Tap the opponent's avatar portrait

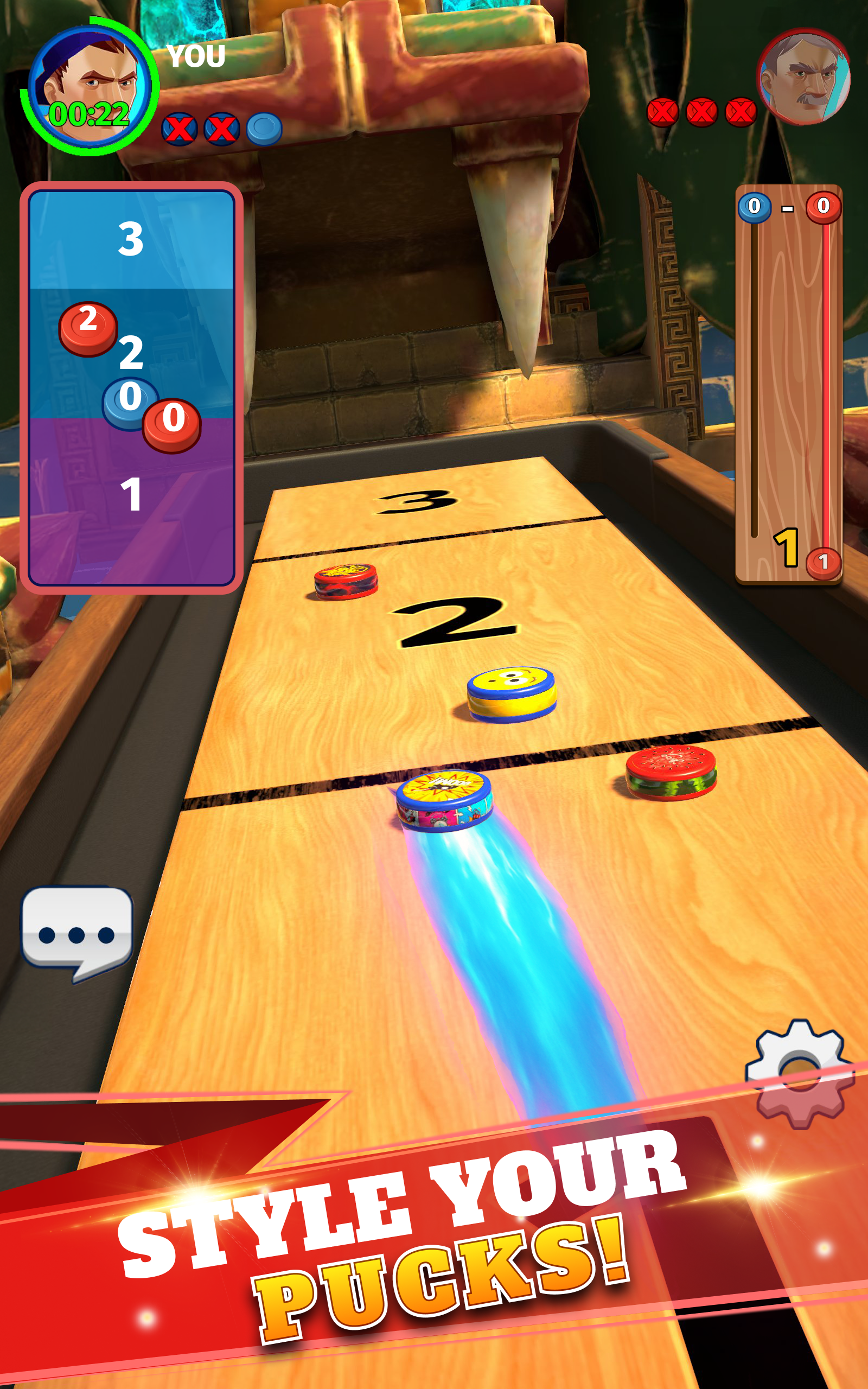point(802,79)
